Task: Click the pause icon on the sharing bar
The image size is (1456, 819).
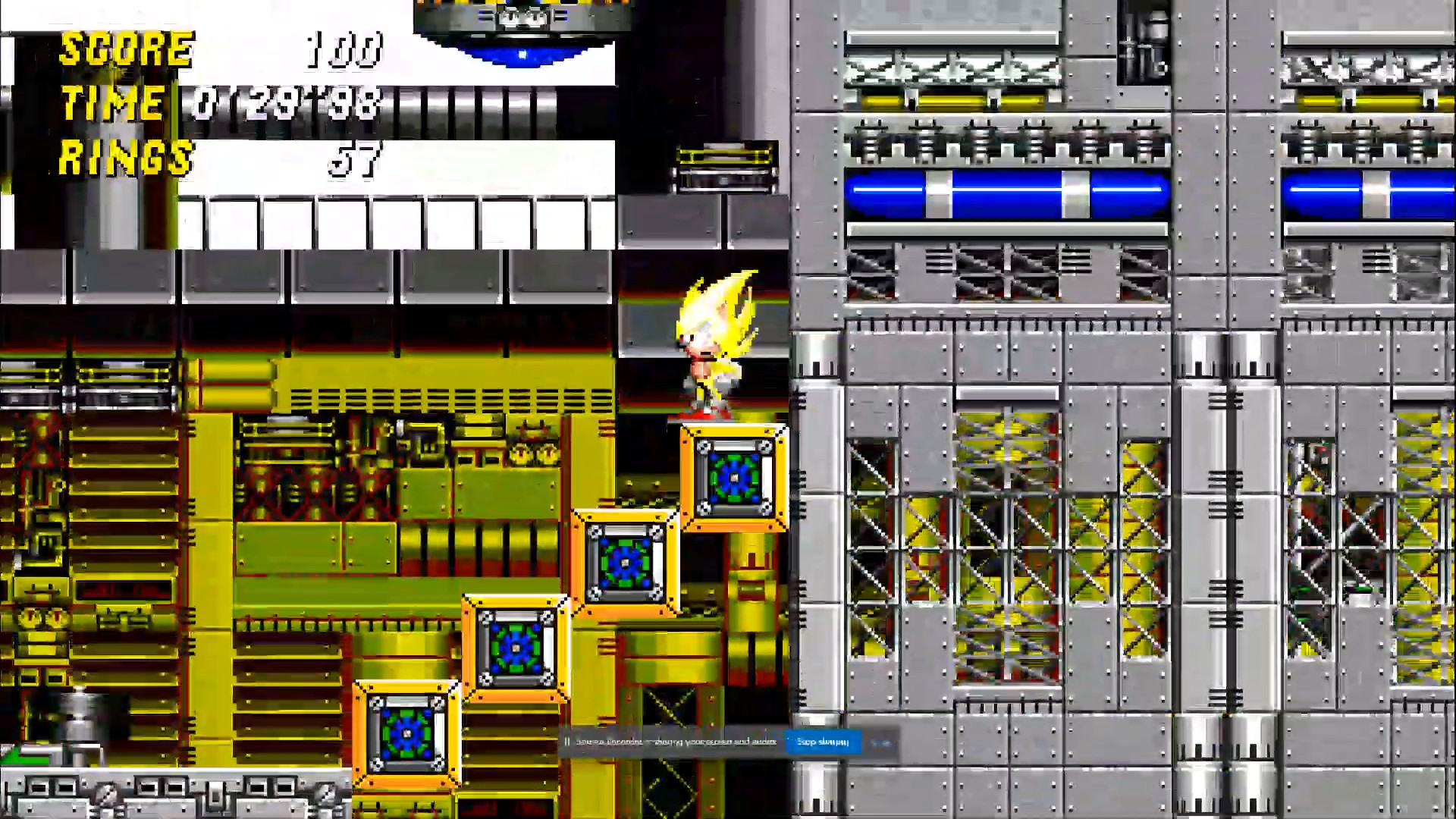Action: point(567,742)
